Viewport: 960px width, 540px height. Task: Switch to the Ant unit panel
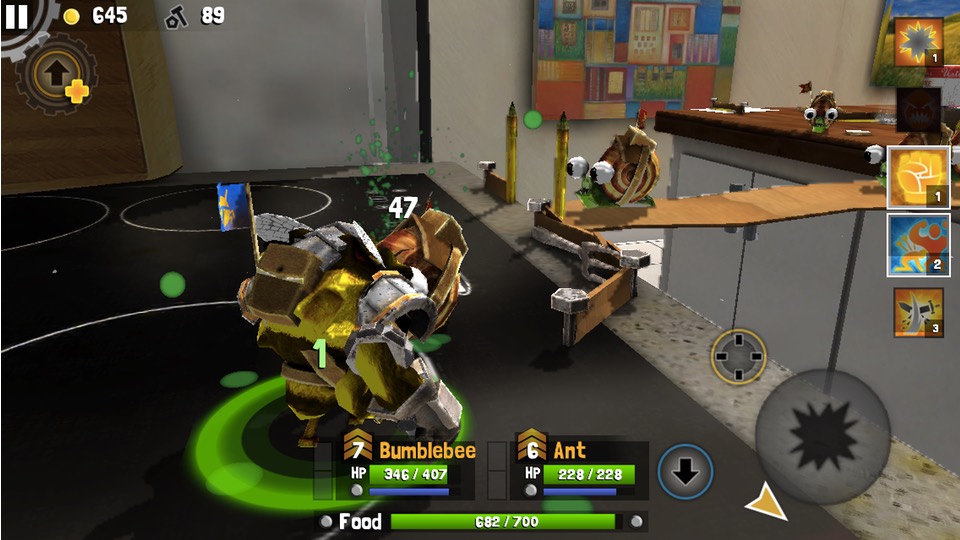coord(580,467)
